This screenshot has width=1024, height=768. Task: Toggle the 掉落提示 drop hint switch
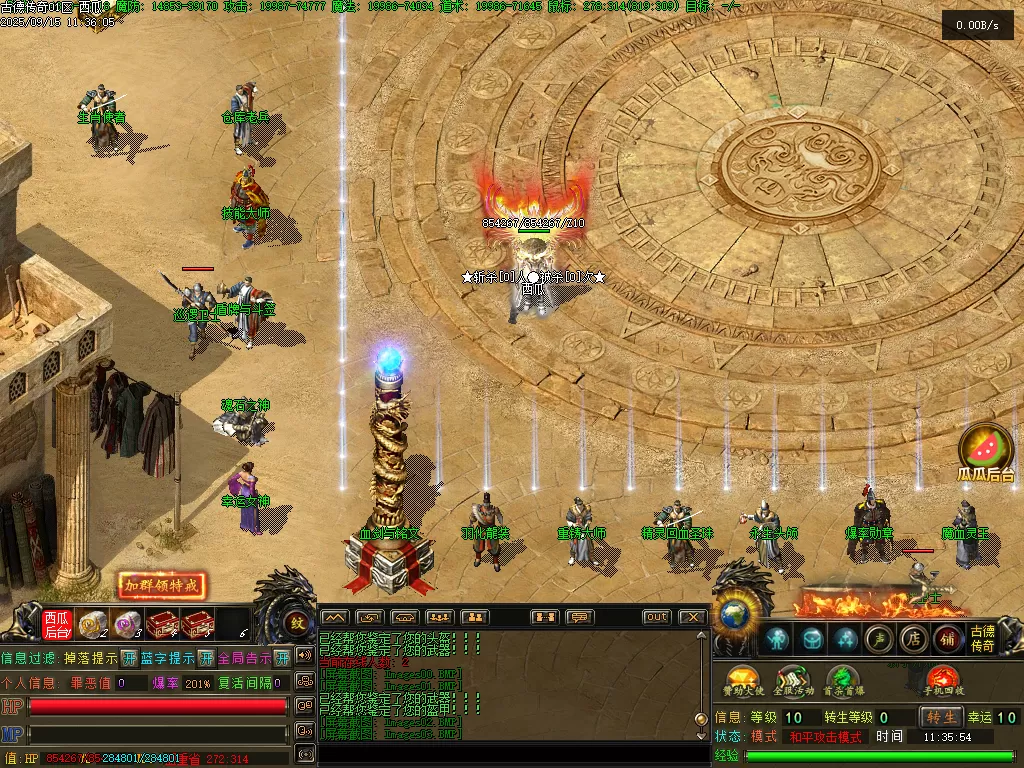coord(129,658)
